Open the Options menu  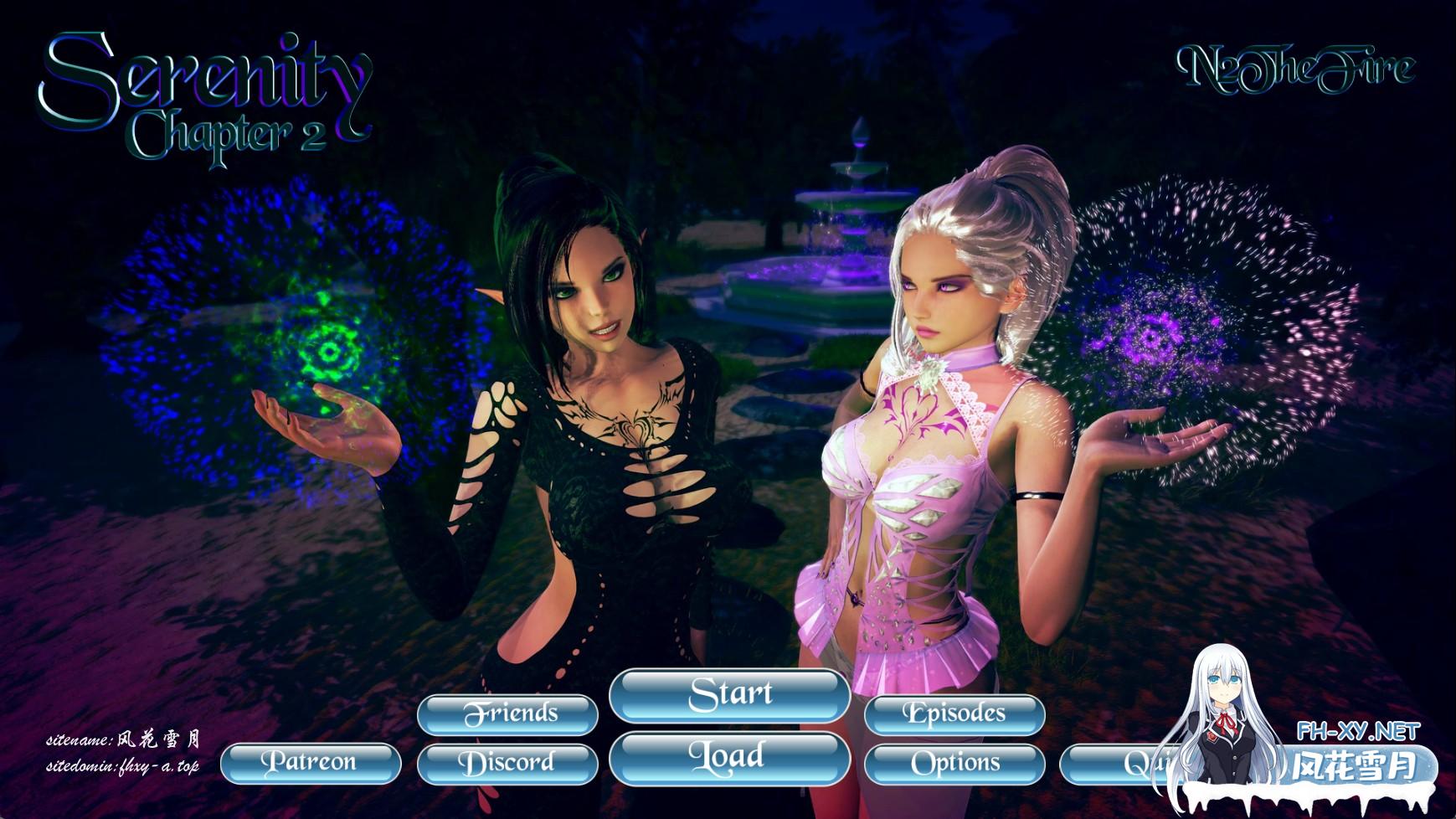[954, 763]
